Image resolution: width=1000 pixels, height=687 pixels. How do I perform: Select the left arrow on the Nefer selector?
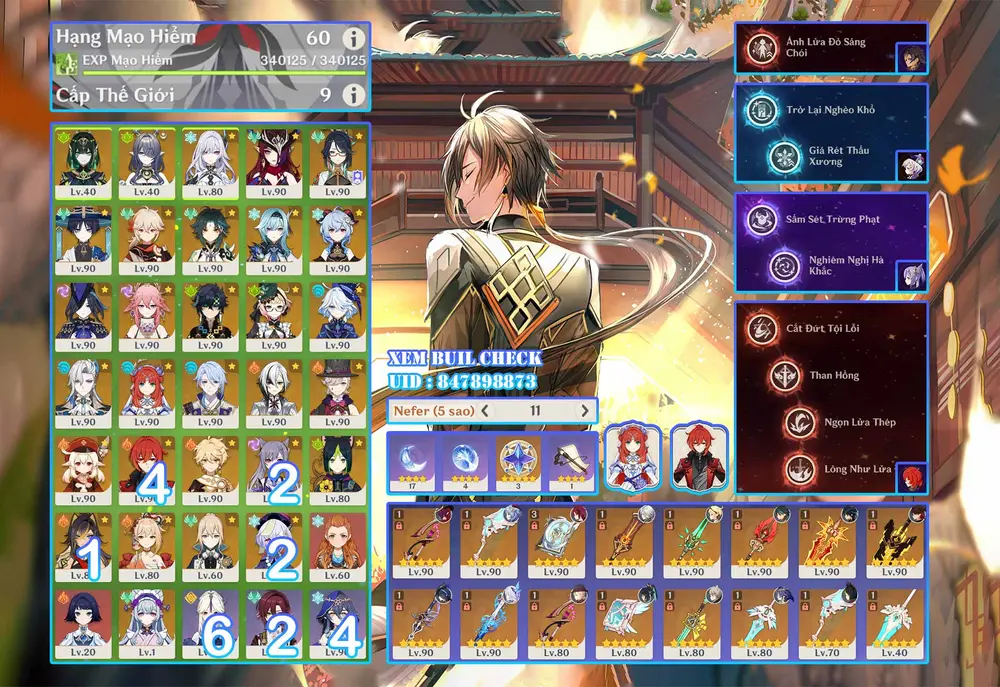click(485, 410)
